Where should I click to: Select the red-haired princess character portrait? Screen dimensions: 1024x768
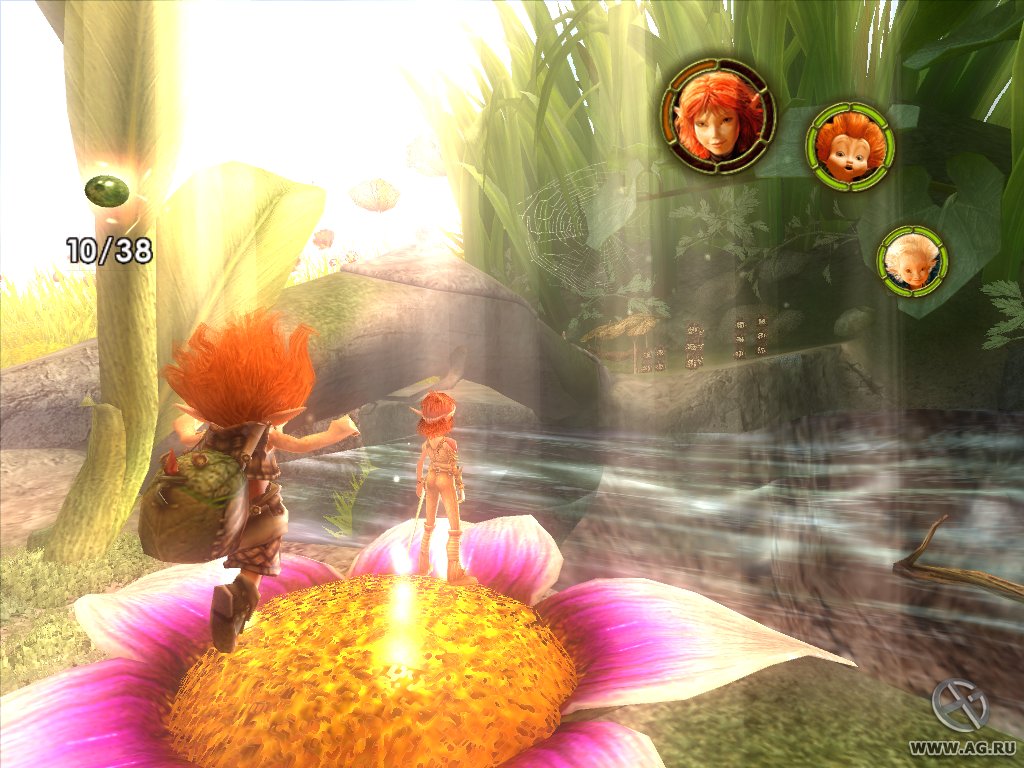[718, 116]
